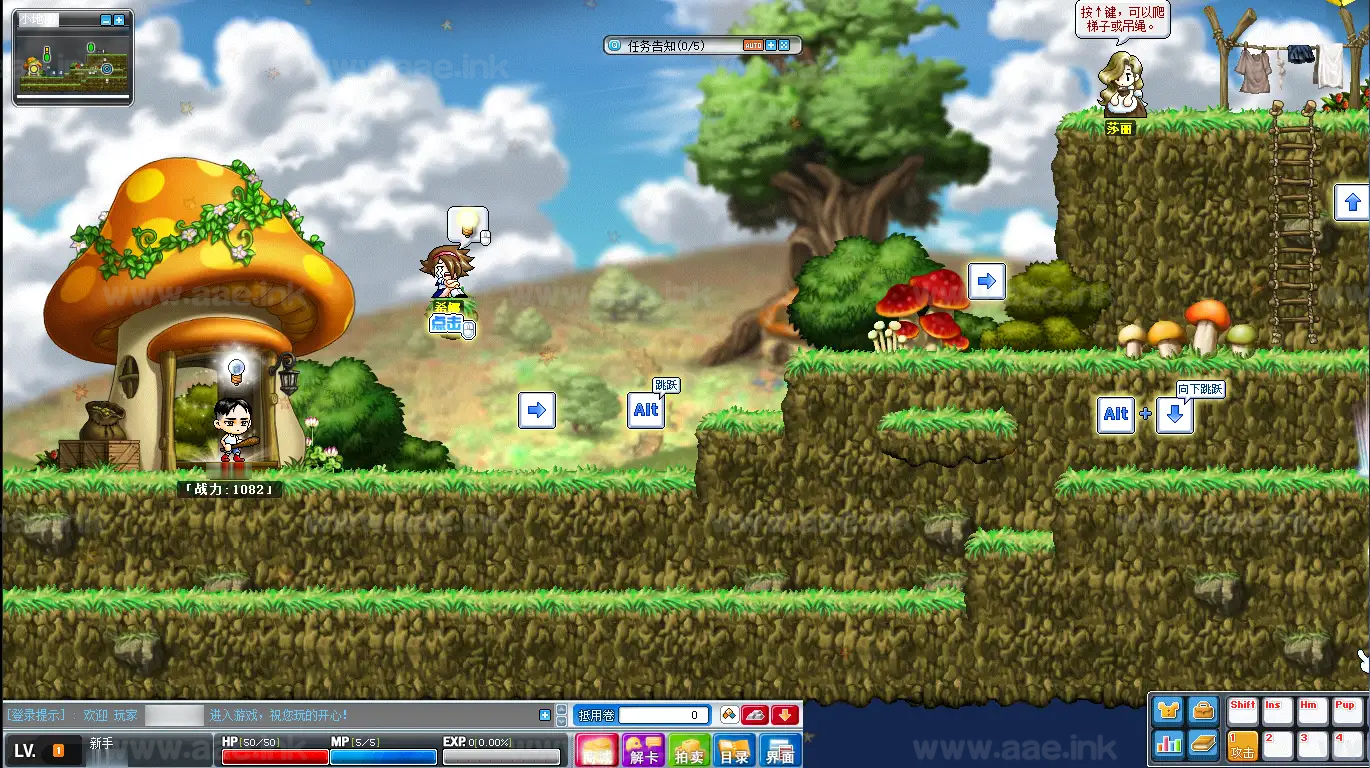This screenshot has height=768, width=1370.
Task: Click the 点击 prompt under the NPC
Action: pos(447,324)
